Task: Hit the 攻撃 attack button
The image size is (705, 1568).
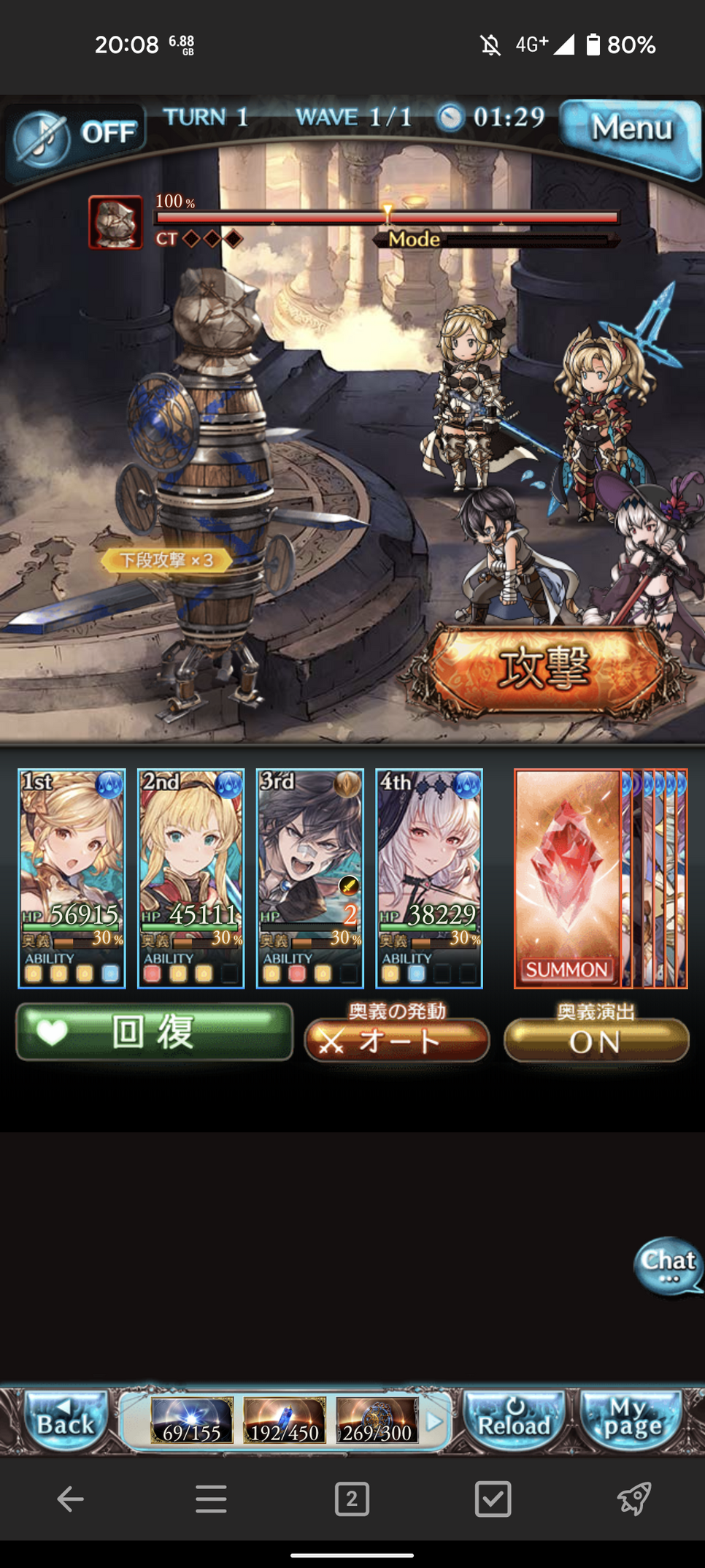Action: pyautogui.click(x=544, y=668)
